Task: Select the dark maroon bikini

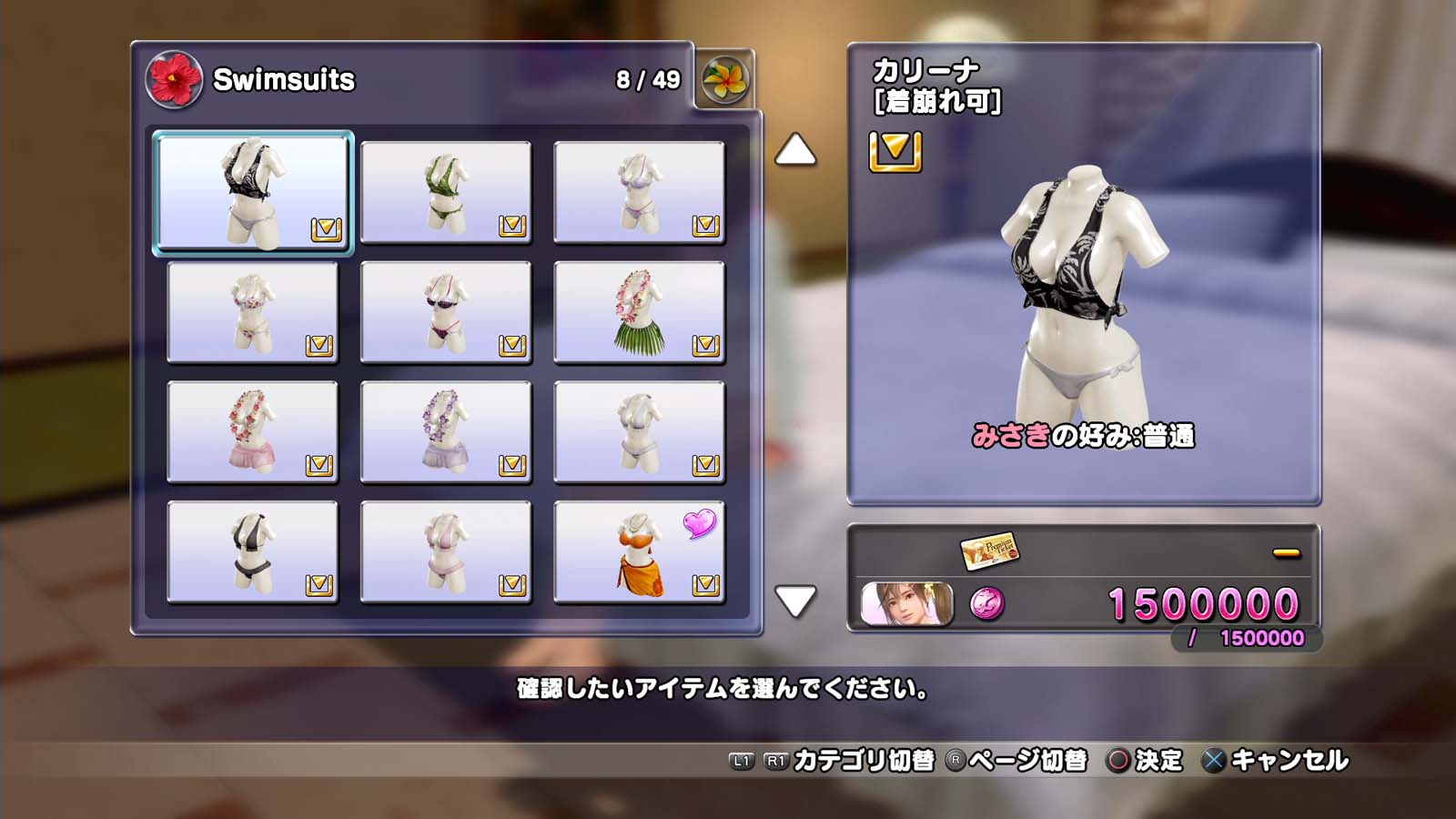Action: pyautogui.click(x=446, y=312)
